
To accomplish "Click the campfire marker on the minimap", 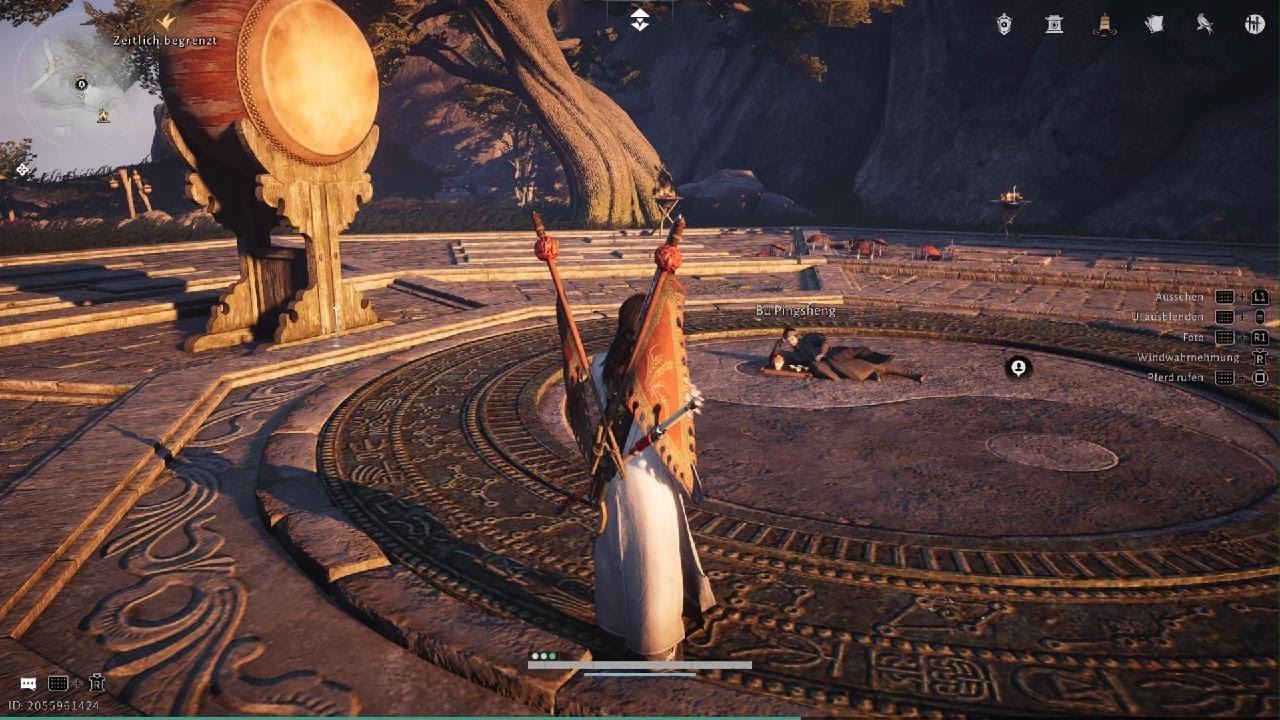I will [x=102, y=116].
